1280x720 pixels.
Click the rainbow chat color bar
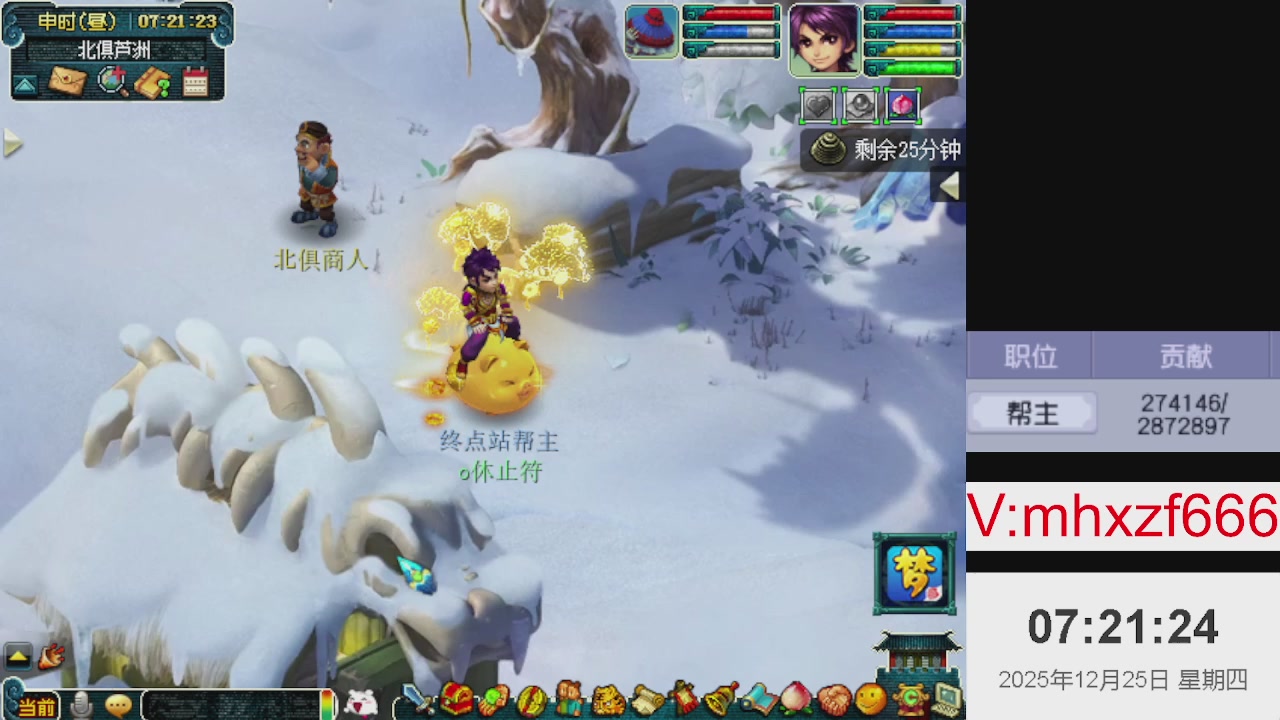click(x=325, y=705)
